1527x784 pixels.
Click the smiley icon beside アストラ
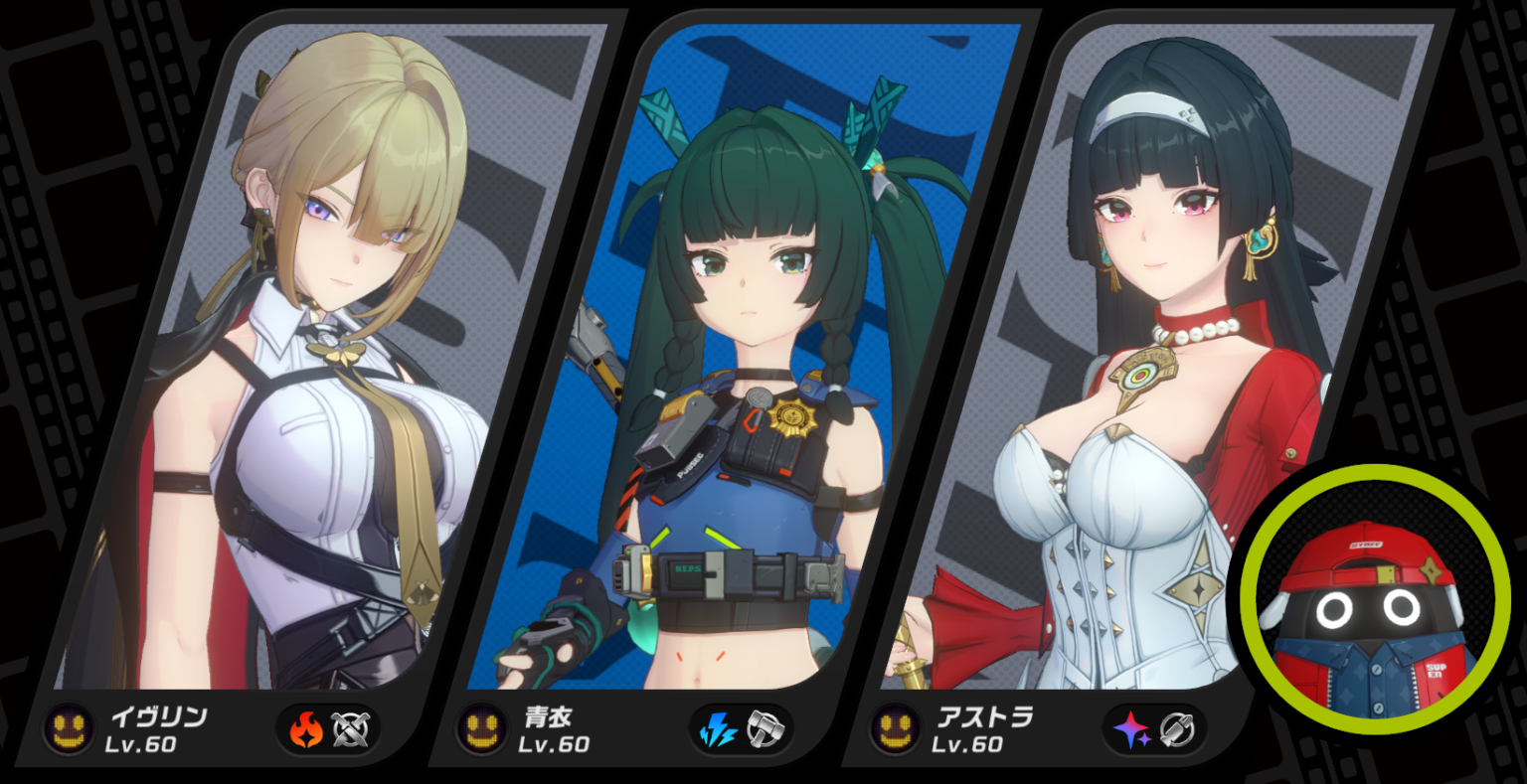click(896, 729)
